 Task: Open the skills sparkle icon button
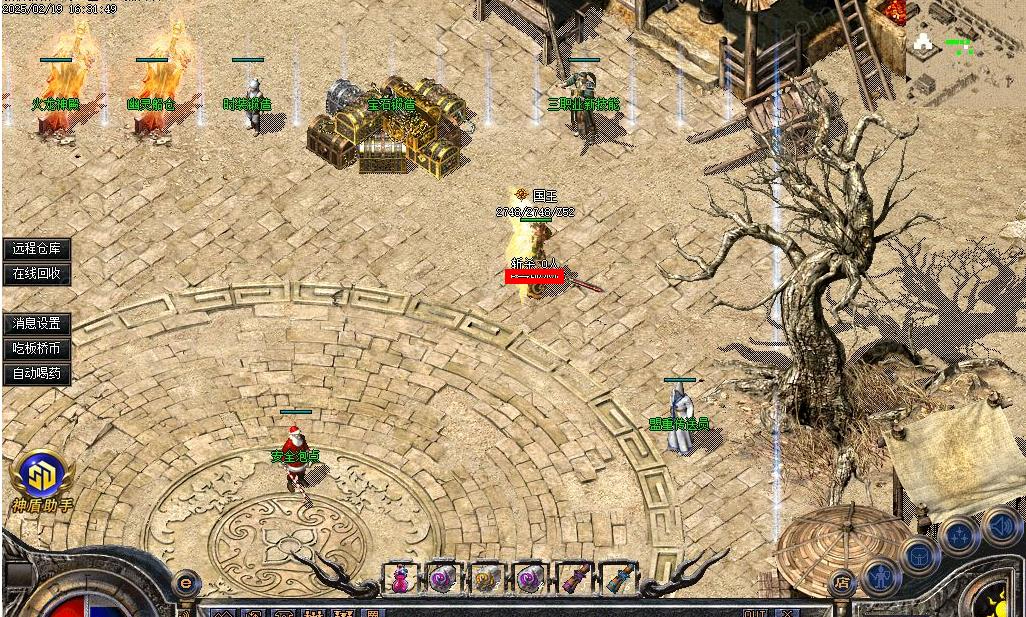click(959, 536)
